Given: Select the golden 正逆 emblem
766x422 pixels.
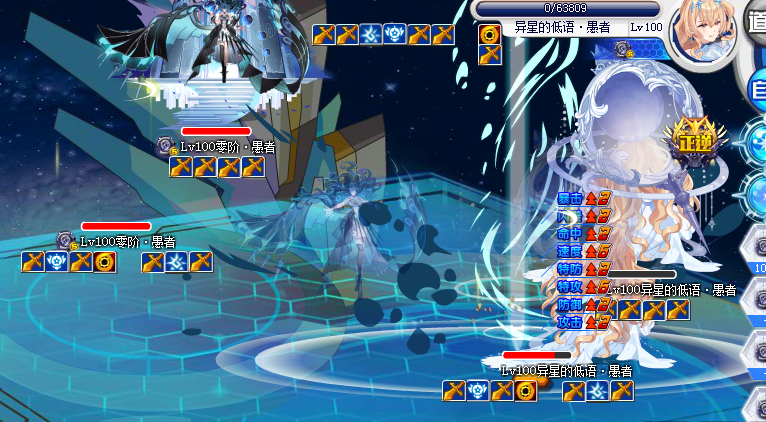Looking at the screenshot, I should [691, 140].
